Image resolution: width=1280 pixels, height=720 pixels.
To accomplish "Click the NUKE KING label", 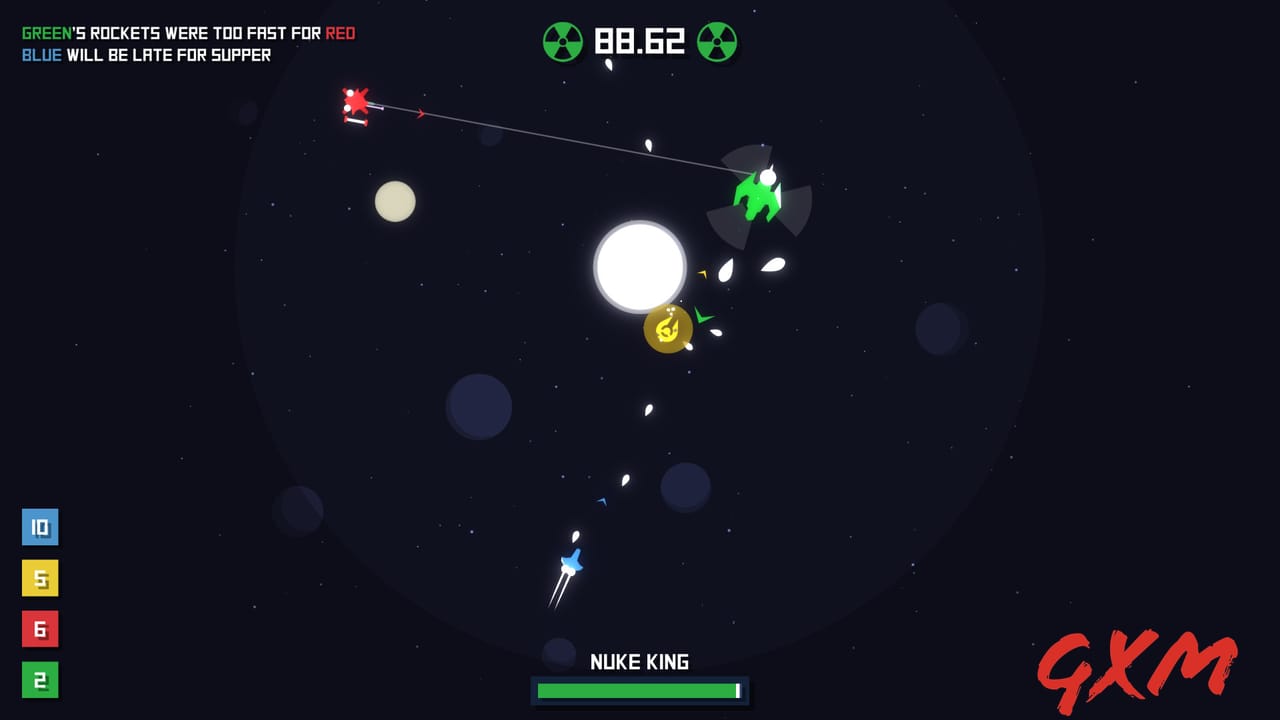I will 640,662.
